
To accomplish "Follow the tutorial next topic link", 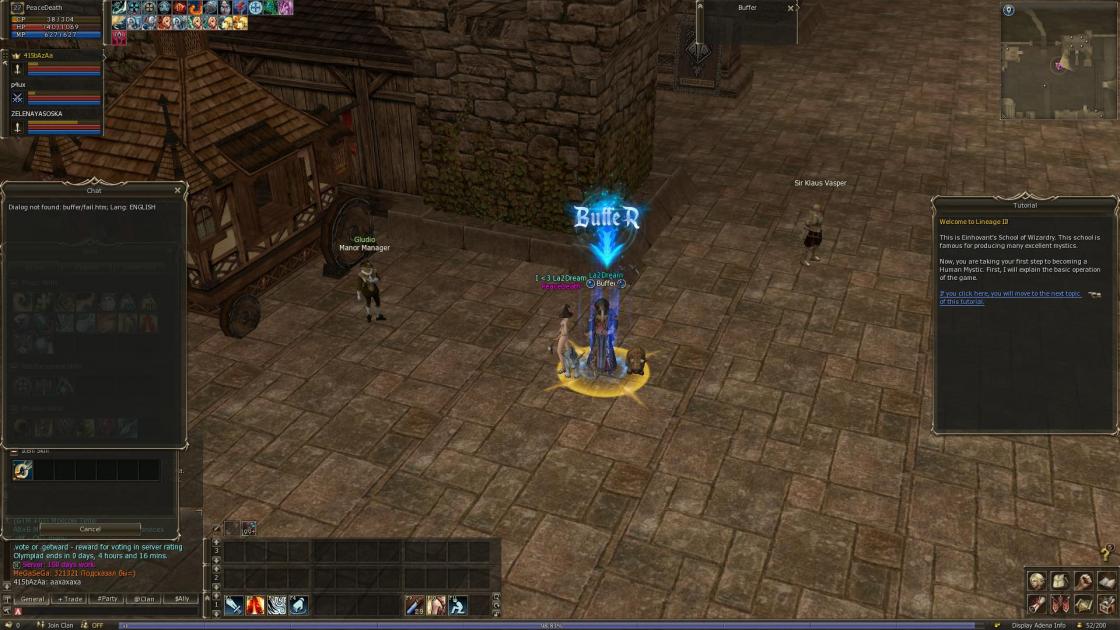I will tap(1010, 297).
